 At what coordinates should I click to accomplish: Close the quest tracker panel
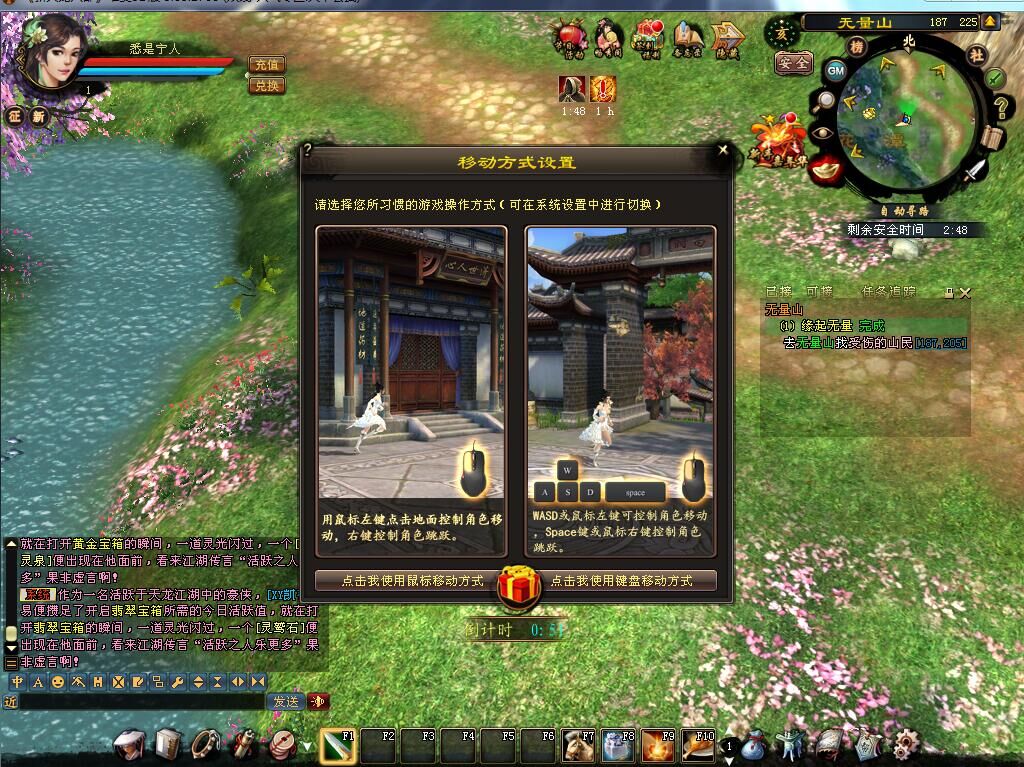[x=965, y=293]
